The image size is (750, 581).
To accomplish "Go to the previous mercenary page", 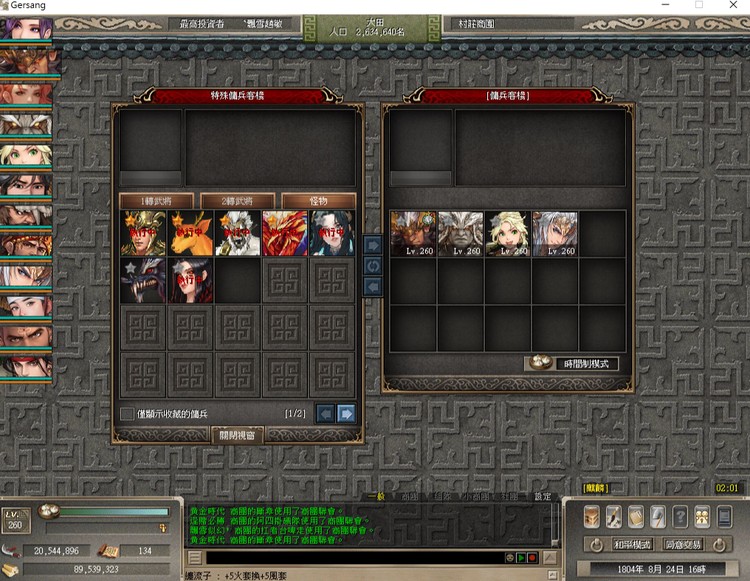I will [x=326, y=413].
